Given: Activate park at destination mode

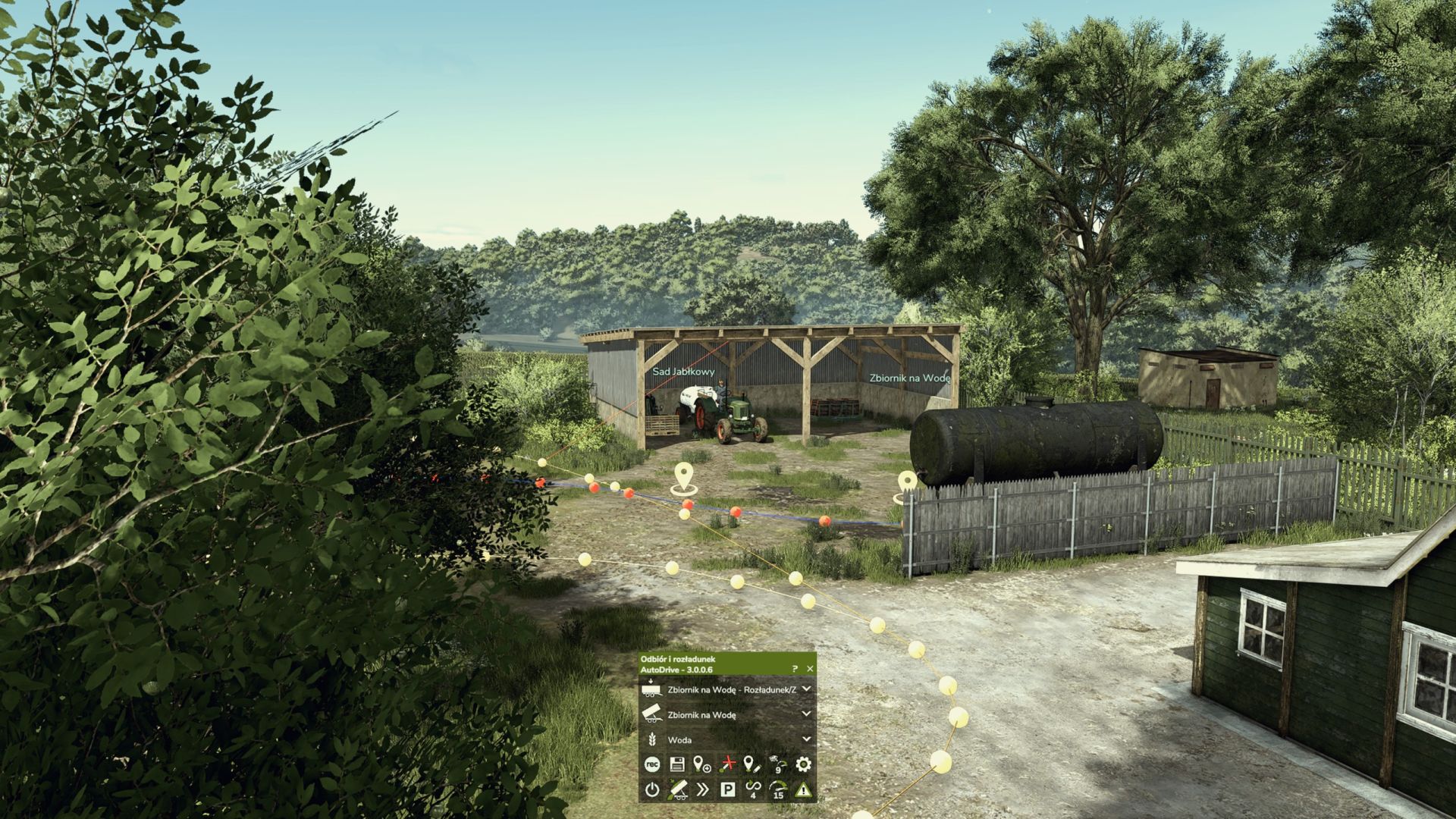Looking at the screenshot, I should click(x=728, y=789).
